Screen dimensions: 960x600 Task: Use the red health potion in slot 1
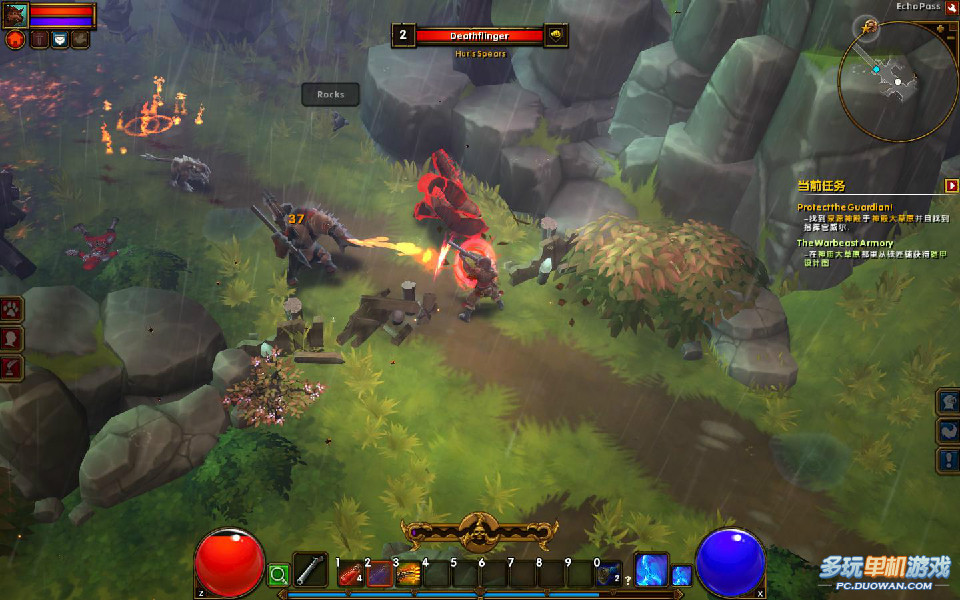coord(349,574)
